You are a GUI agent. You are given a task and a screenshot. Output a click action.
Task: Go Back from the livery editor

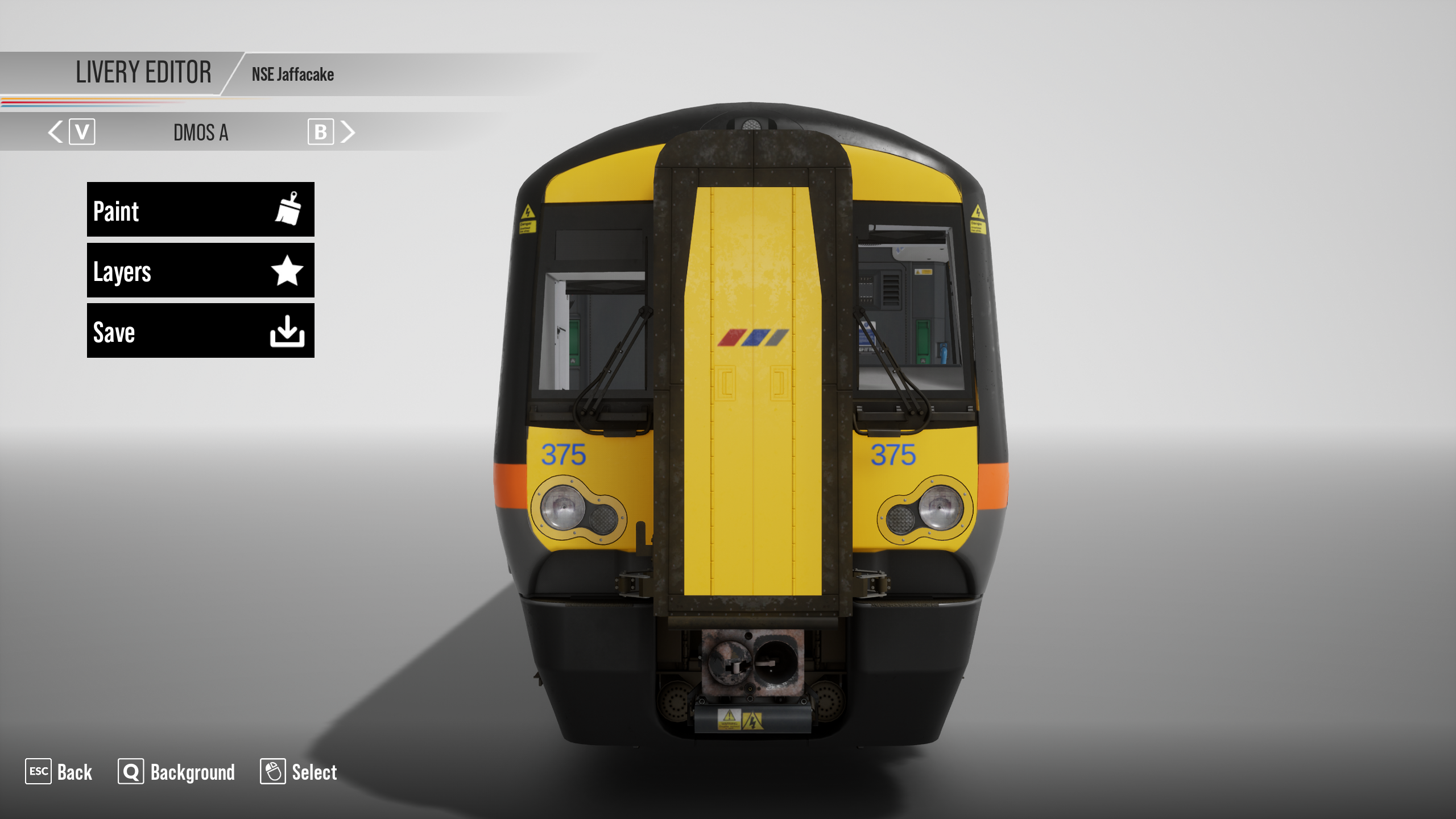[x=59, y=772]
